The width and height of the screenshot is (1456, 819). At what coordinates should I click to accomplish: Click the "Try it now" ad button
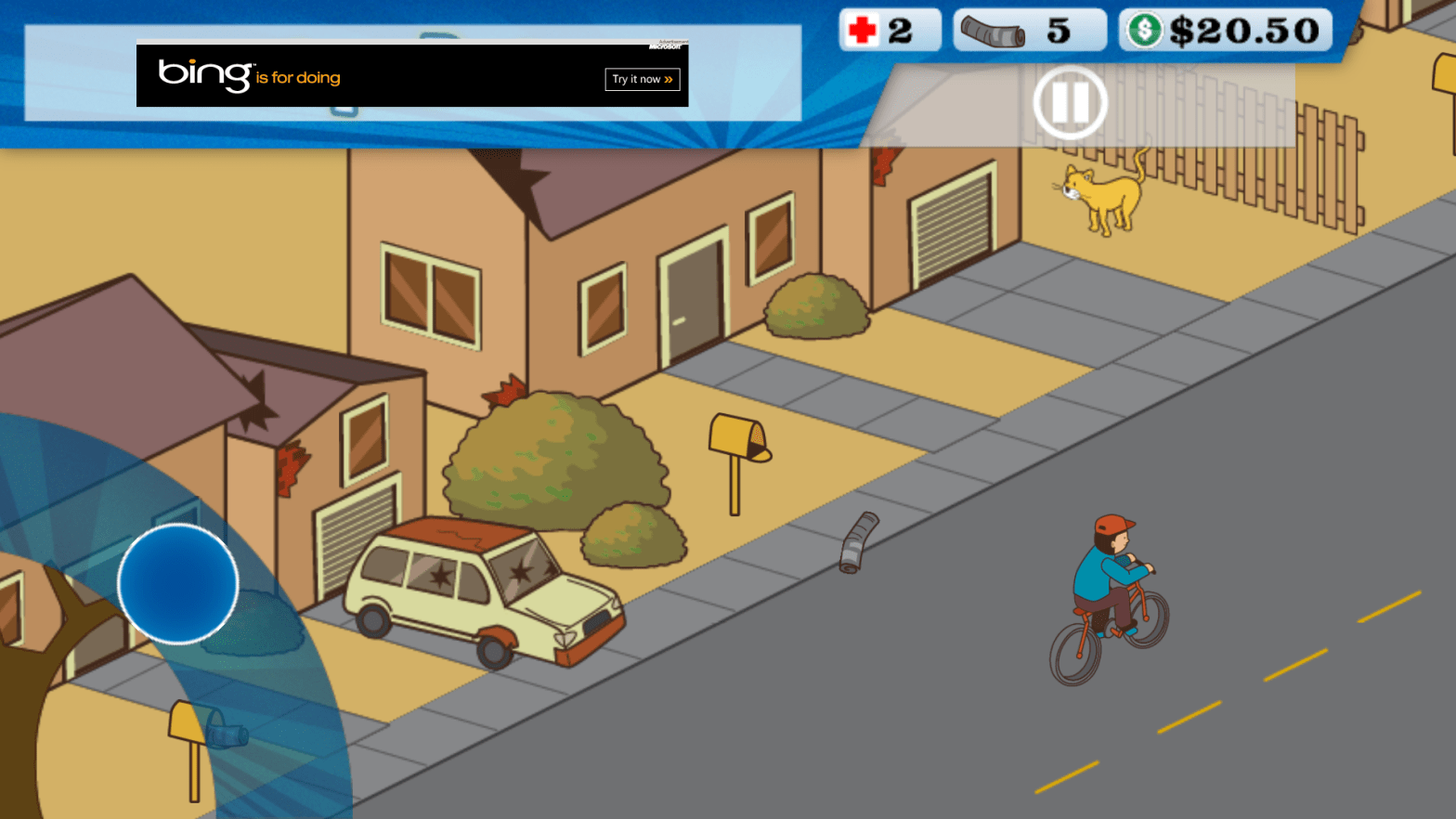[642, 80]
